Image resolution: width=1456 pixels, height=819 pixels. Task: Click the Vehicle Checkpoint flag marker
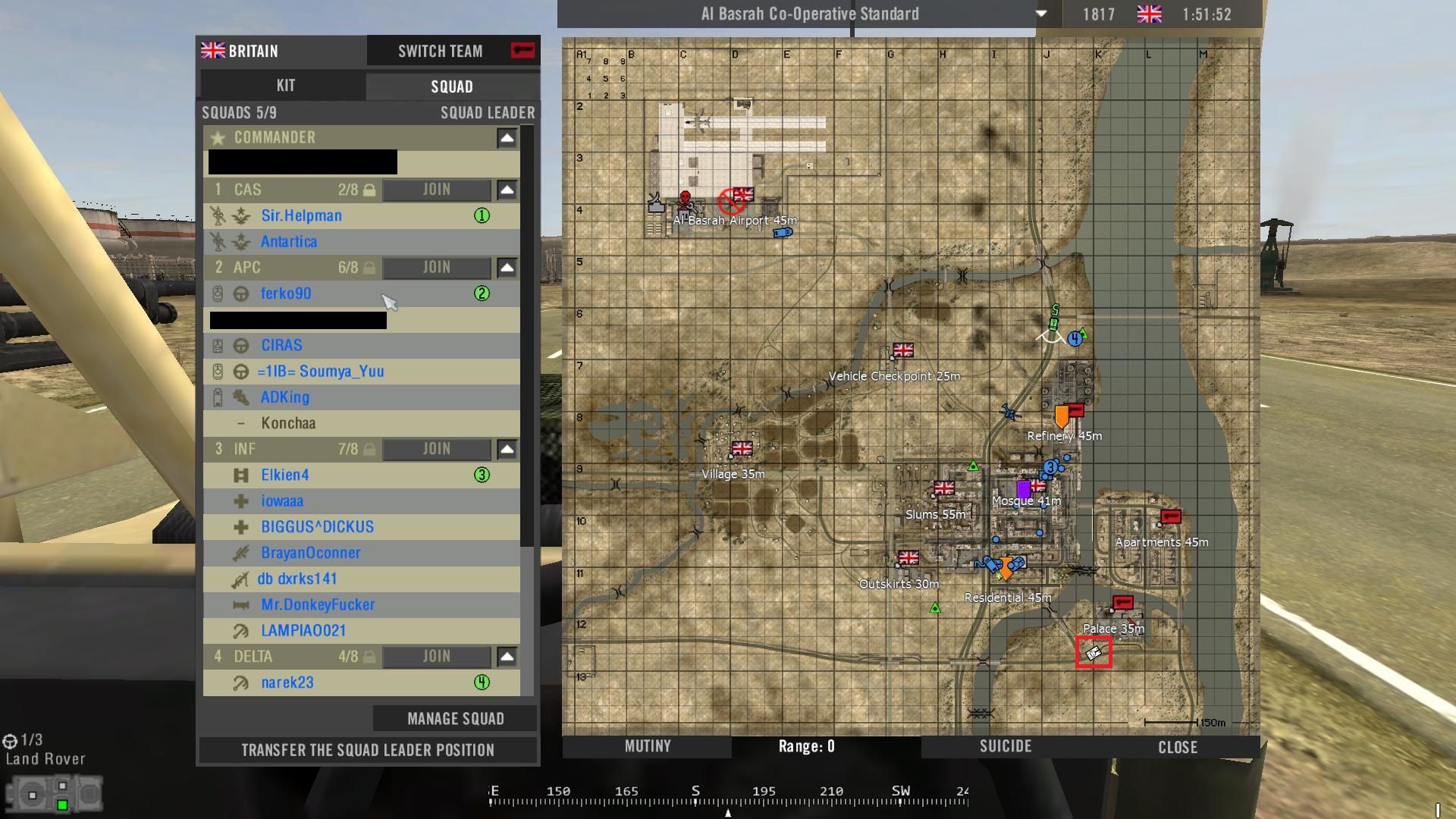tap(903, 350)
